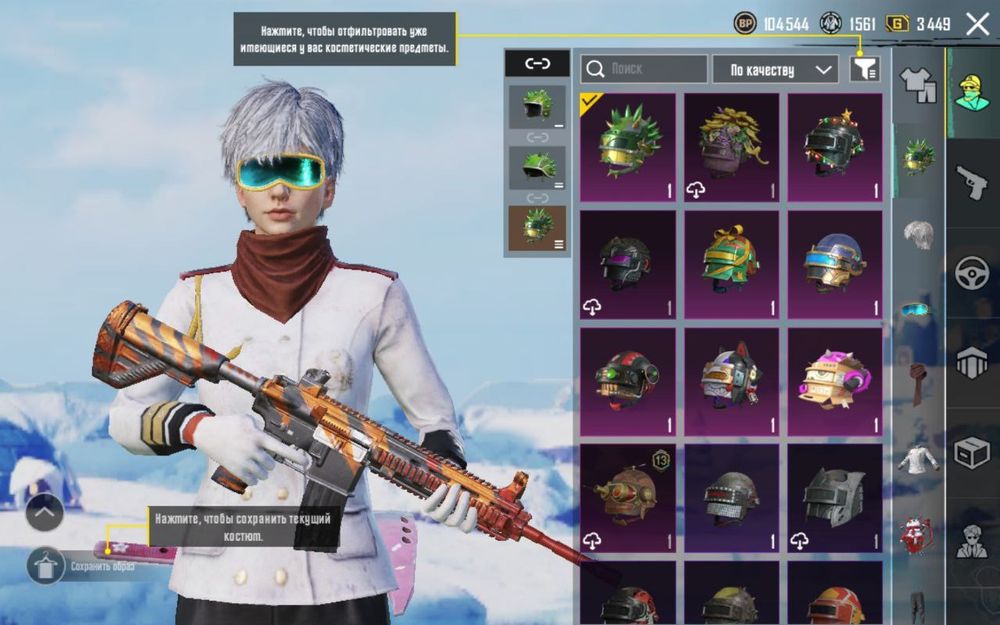Choose the pink cardboard box helmet

pos(835,381)
